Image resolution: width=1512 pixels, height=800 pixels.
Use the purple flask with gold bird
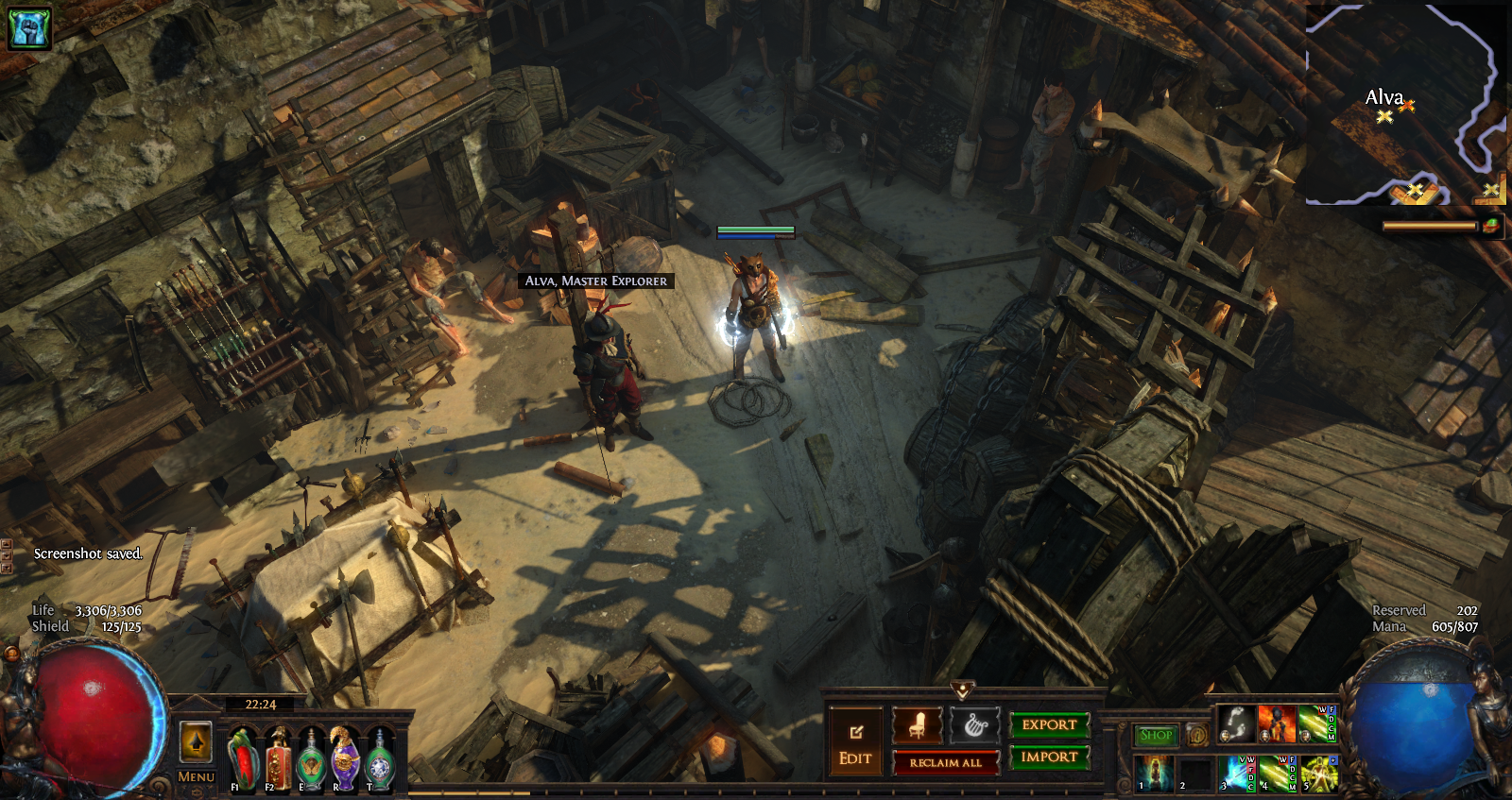click(344, 758)
